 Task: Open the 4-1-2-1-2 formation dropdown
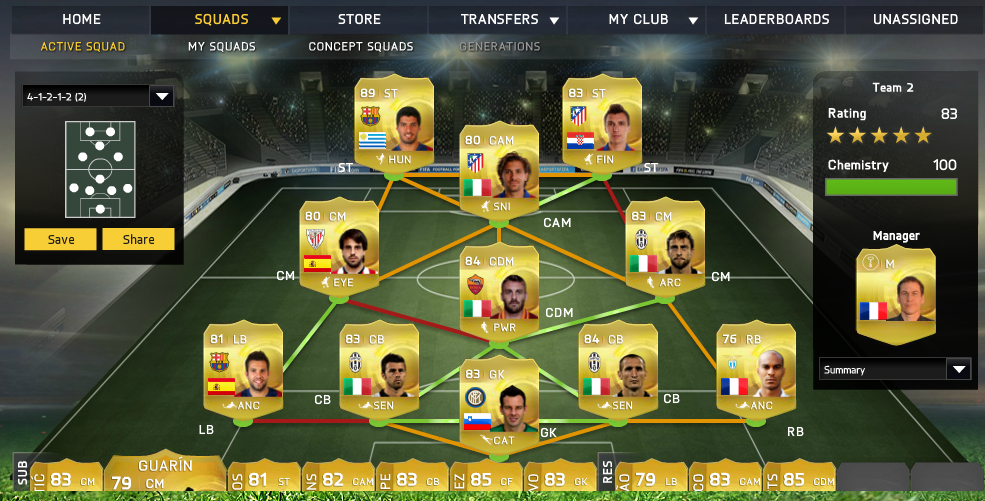[98, 97]
